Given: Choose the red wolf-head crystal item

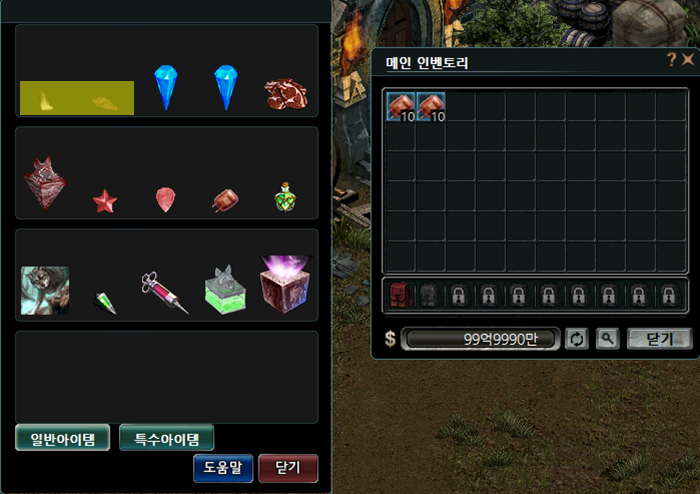Looking at the screenshot, I should pyautogui.click(x=44, y=184).
